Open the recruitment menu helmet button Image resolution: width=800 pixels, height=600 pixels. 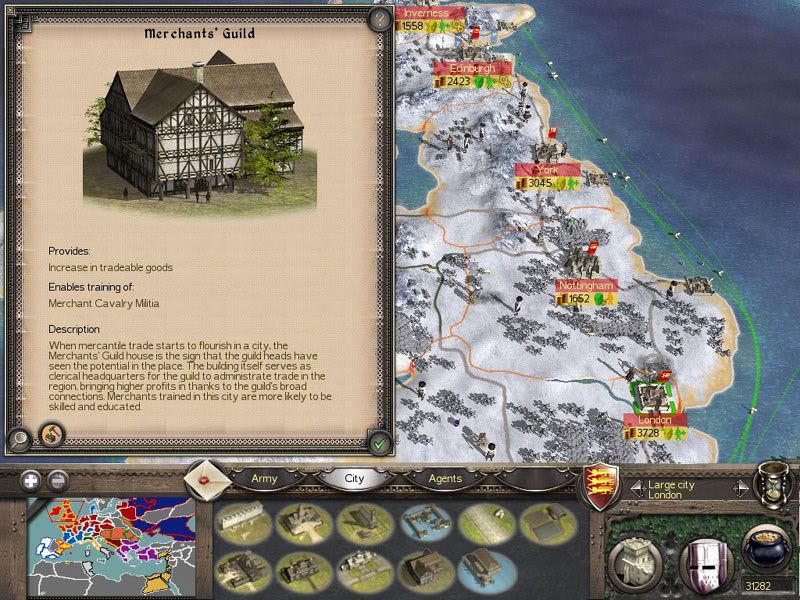[703, 555]
